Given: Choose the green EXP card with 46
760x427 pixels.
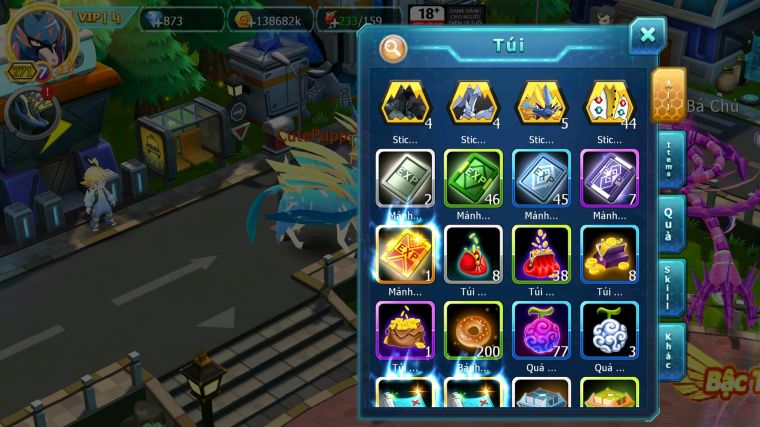Looking at the screenshot, I should click(473, 177).
